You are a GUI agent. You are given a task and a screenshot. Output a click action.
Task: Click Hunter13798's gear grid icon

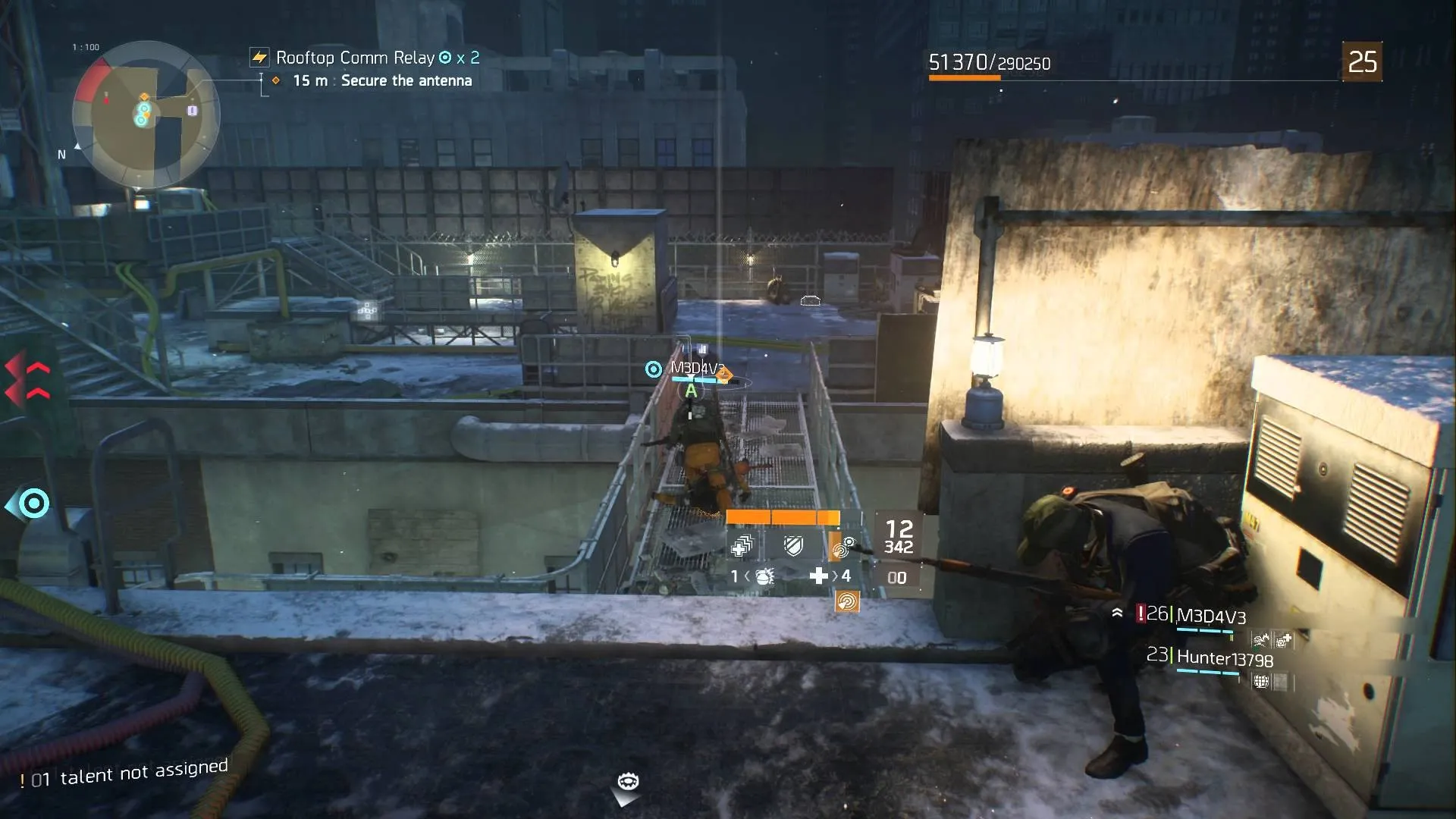click(1261, 682)
